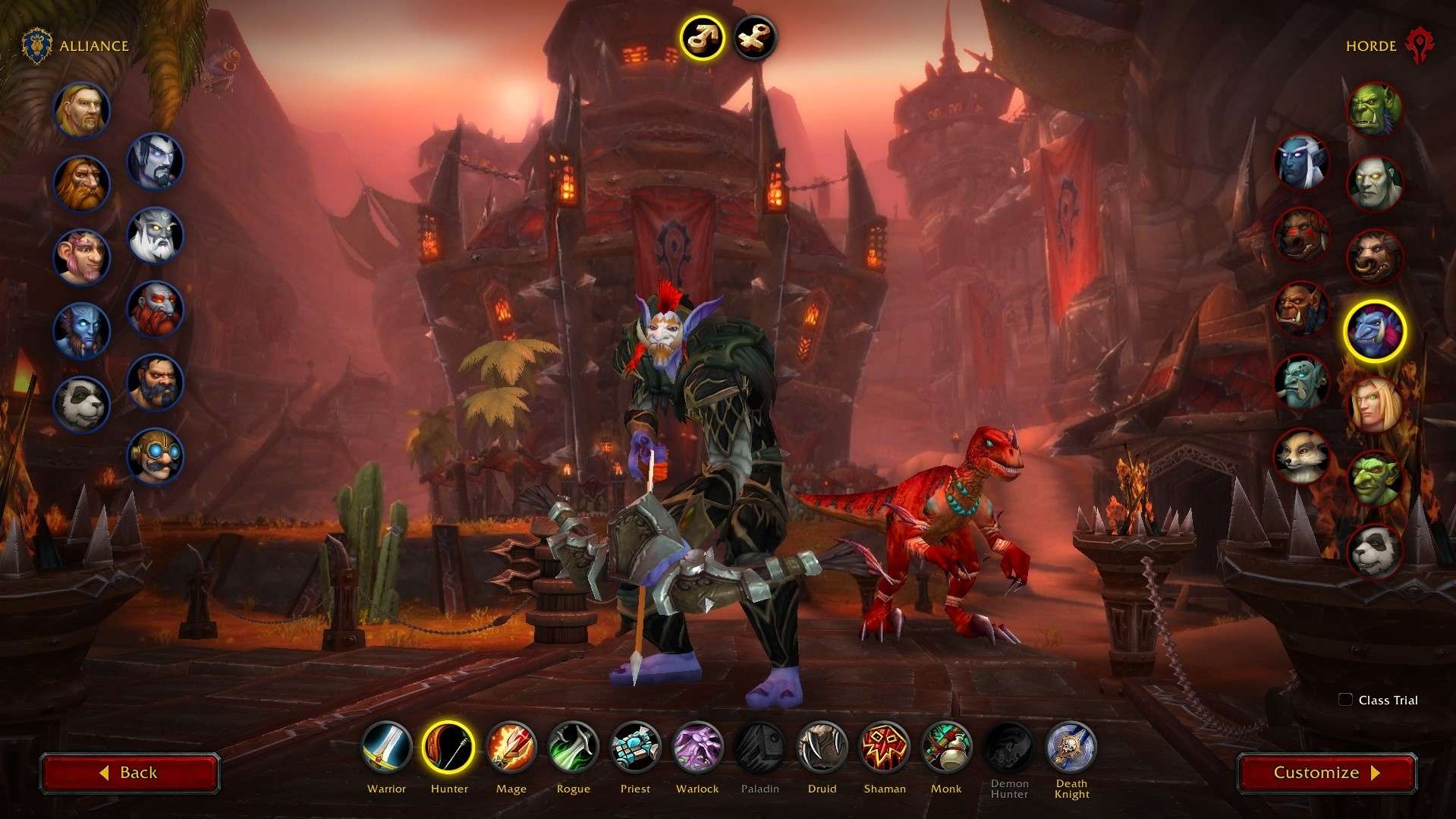Screen dimensions: 1456x819
Task: Select the male gender symbol
Action: coord(702,37)
